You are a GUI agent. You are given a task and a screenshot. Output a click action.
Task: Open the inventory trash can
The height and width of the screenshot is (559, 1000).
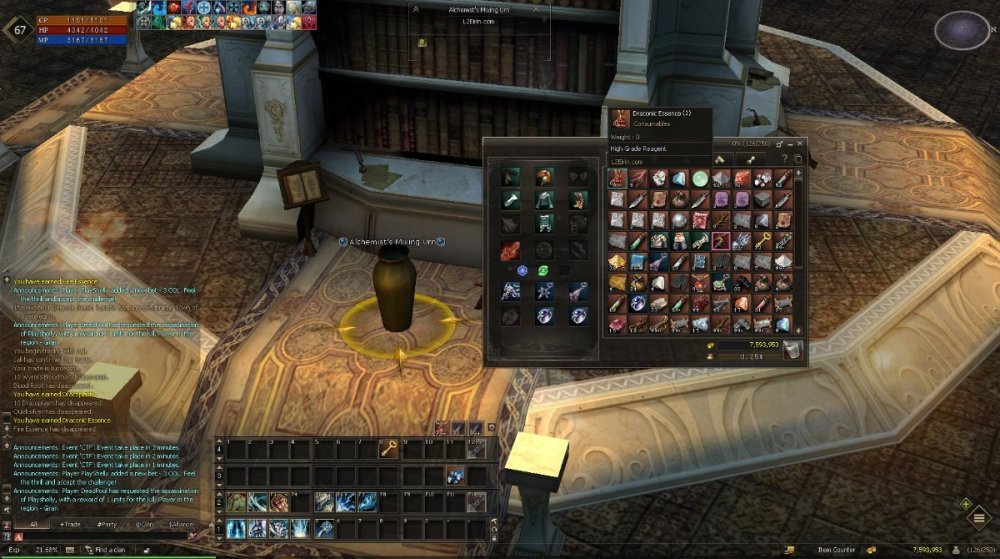[x=792, y=349]
